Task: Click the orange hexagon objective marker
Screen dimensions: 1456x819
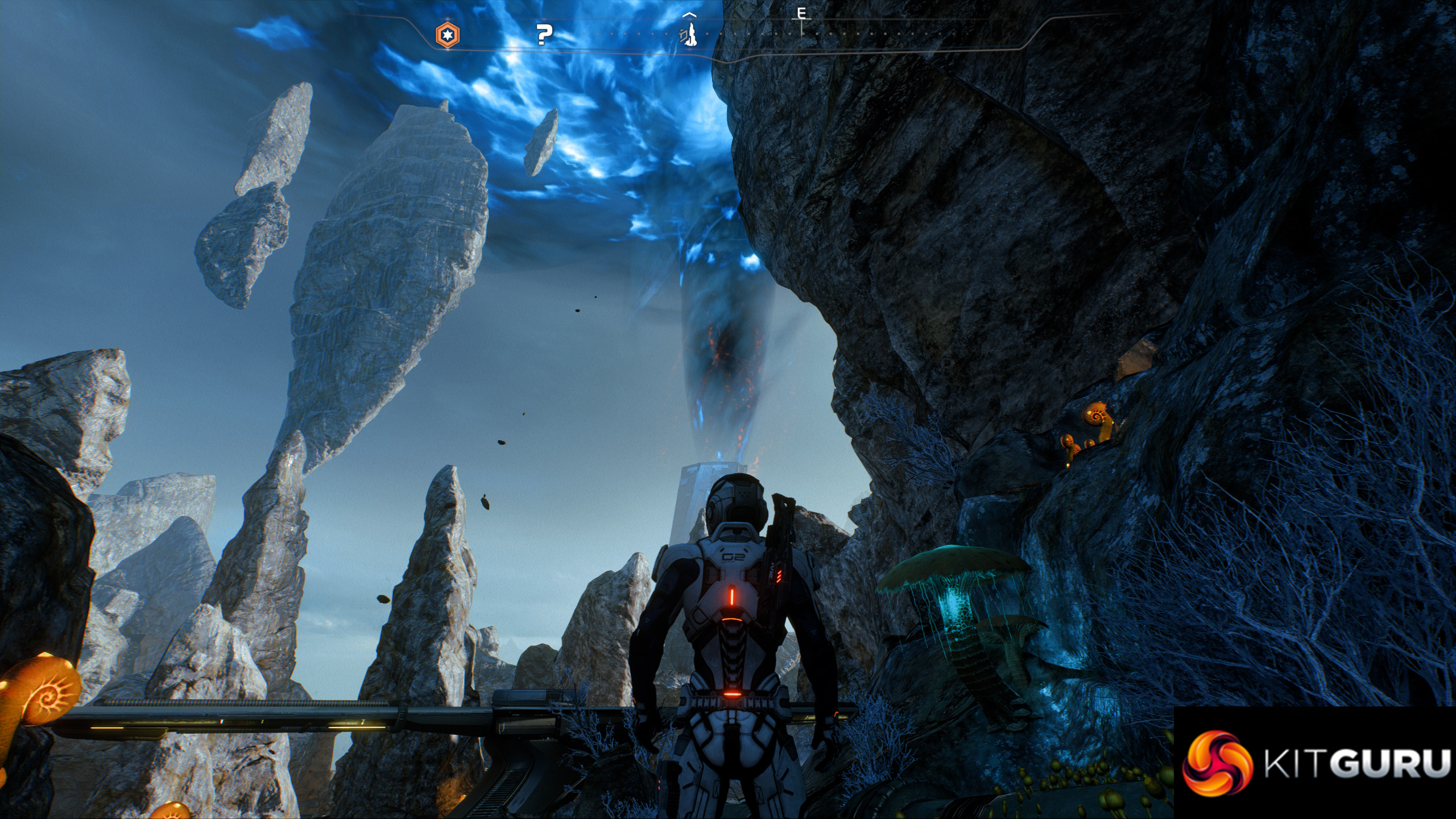Action: pyautogui.click(x=448, y=35)
